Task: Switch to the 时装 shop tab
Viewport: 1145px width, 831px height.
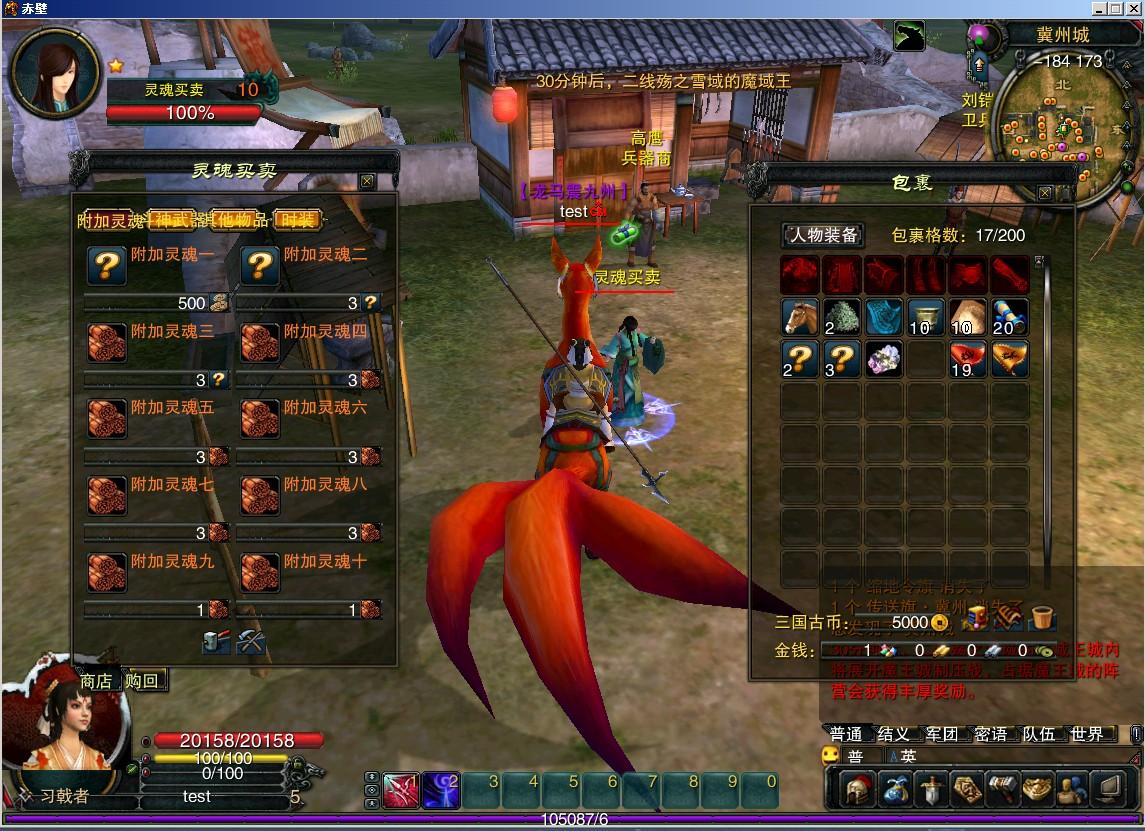Action: pyautogui.click(x=299, y=220)
